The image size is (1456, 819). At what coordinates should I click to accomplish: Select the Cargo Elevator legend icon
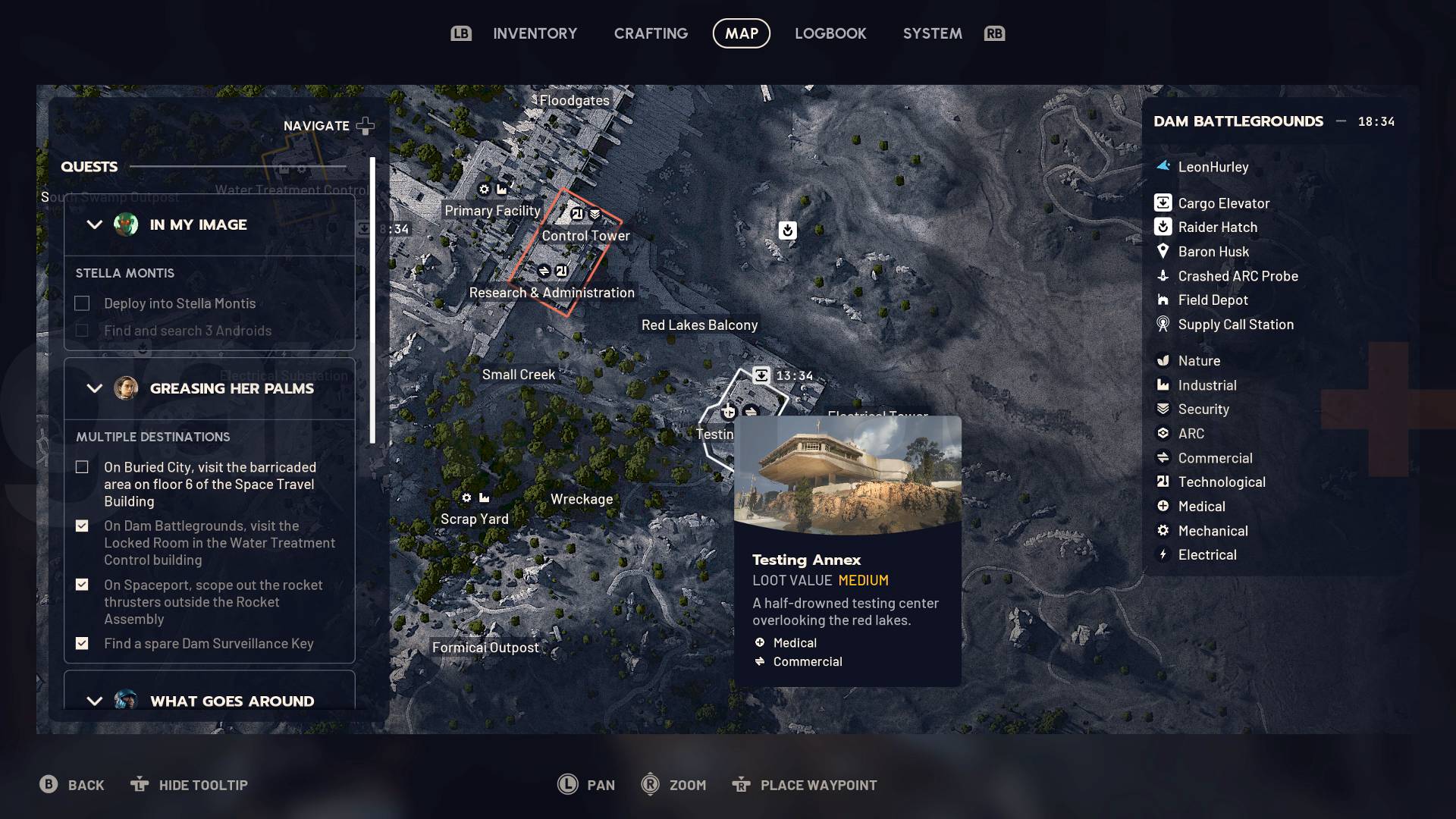[1162, 202]
